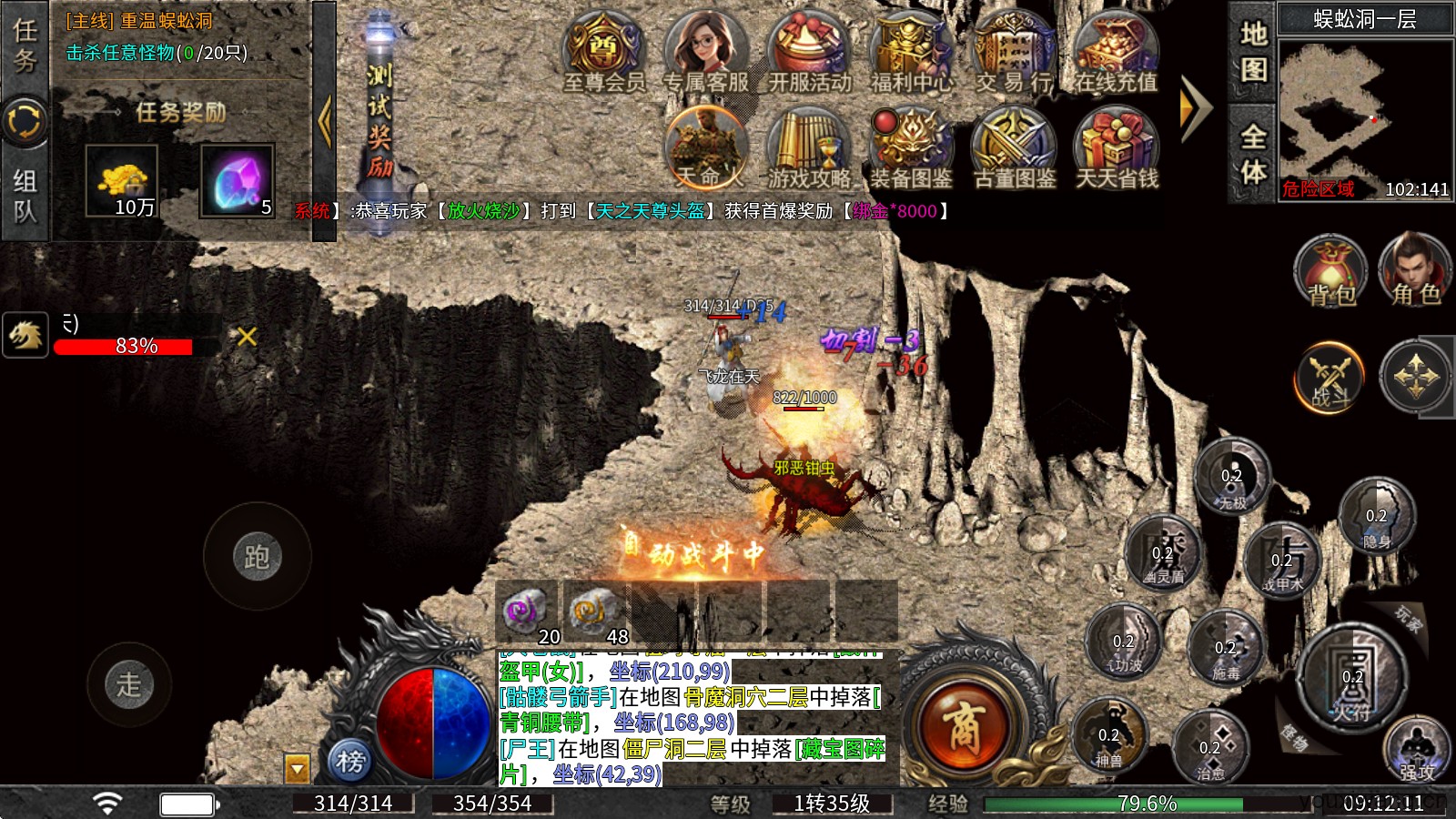Open the 任务 quest tab
Screen dimensions: 1456x819
(x=25, y=45)
